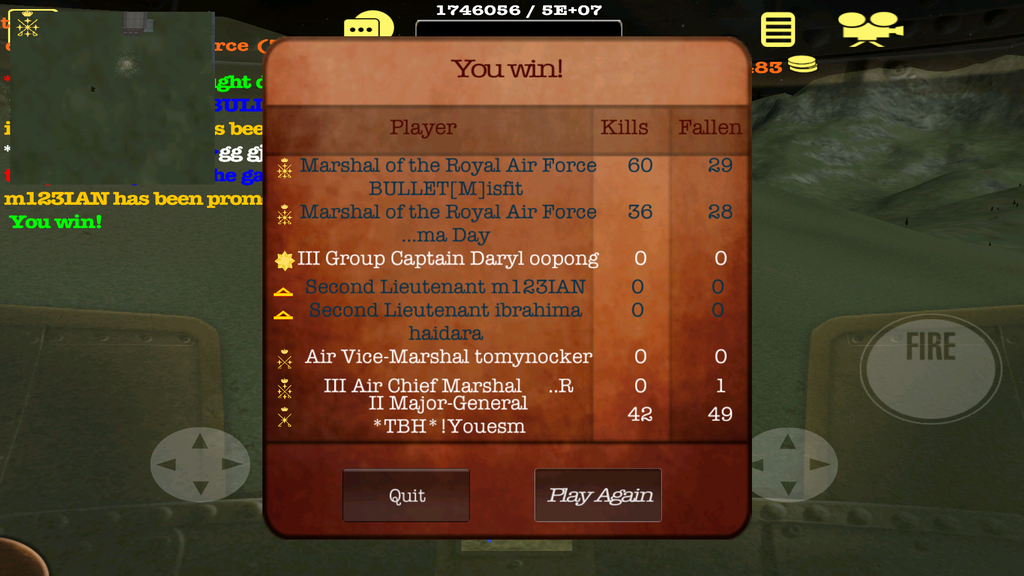Select Major-General *TBH*!Youesm row
This screenshot has height=576, width=1024.
click(x=447, y=415)
